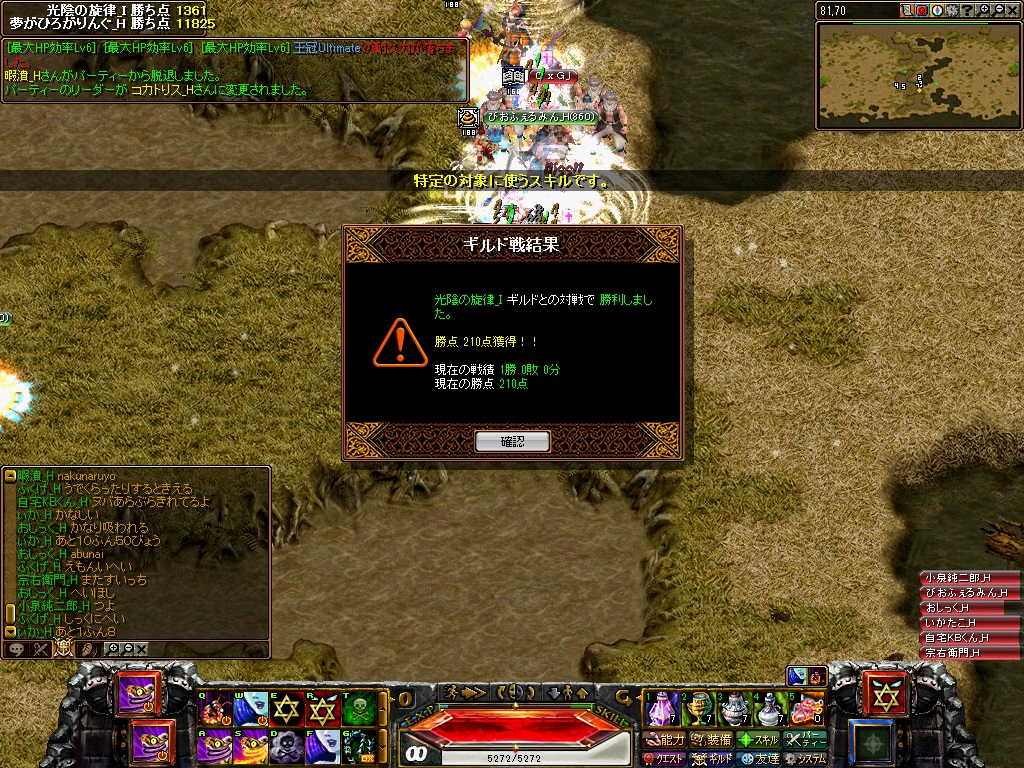Open the 能力 (stats) menu

pyautogui.click(x=665, y=740)
